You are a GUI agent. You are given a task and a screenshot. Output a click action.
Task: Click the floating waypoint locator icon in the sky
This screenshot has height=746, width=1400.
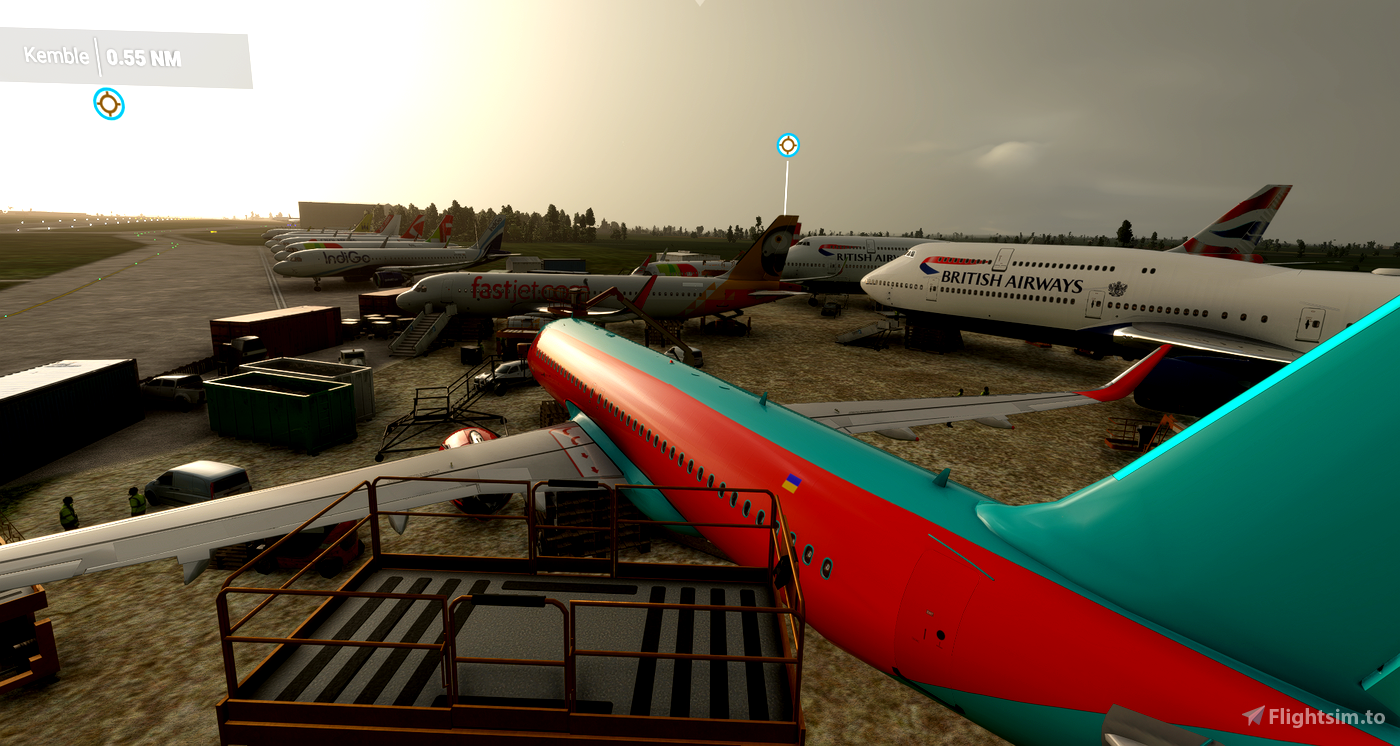click(788, 144)
